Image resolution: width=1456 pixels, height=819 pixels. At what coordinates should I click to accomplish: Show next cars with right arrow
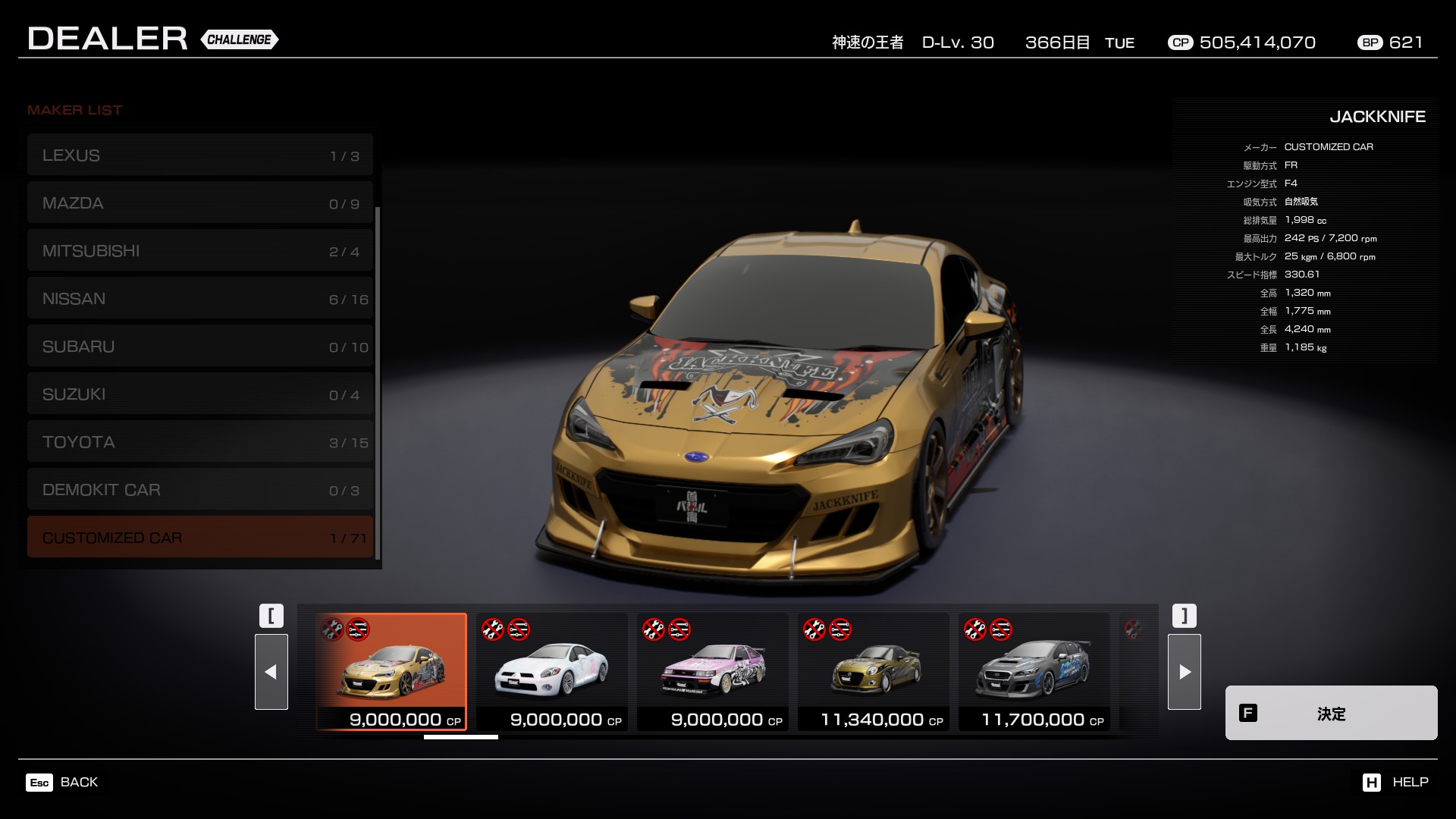(1185, 672)
